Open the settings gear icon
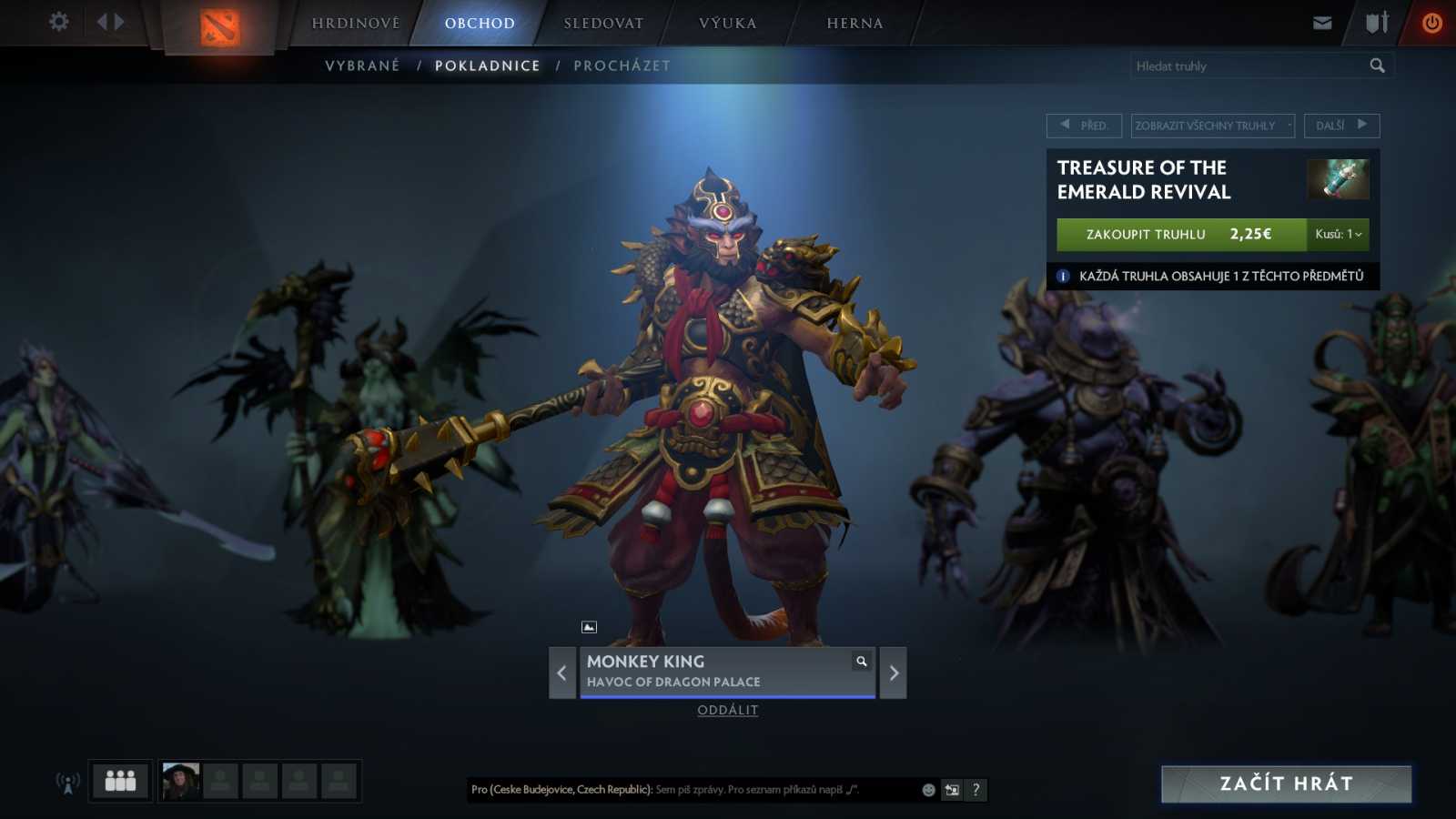1456x819 pixels. 58,21
